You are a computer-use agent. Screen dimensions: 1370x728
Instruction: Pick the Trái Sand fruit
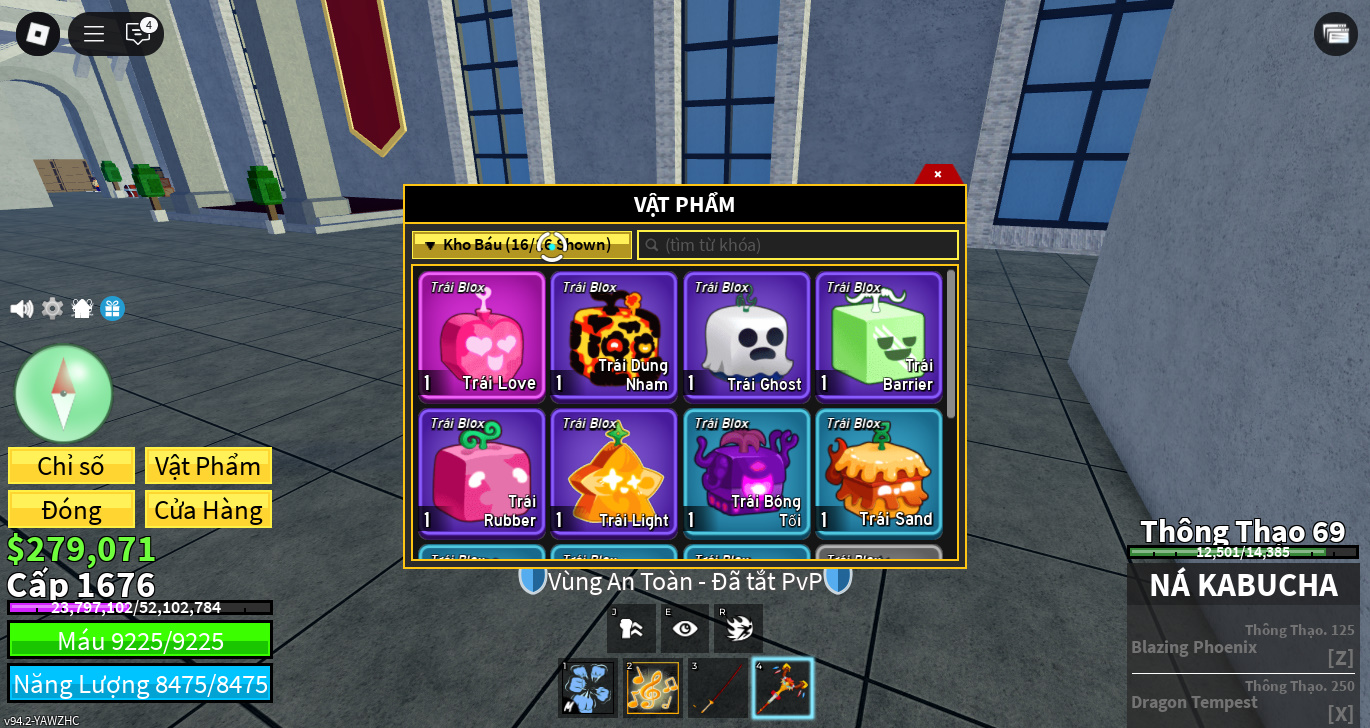pyautogui.click(x=878, y=471)
